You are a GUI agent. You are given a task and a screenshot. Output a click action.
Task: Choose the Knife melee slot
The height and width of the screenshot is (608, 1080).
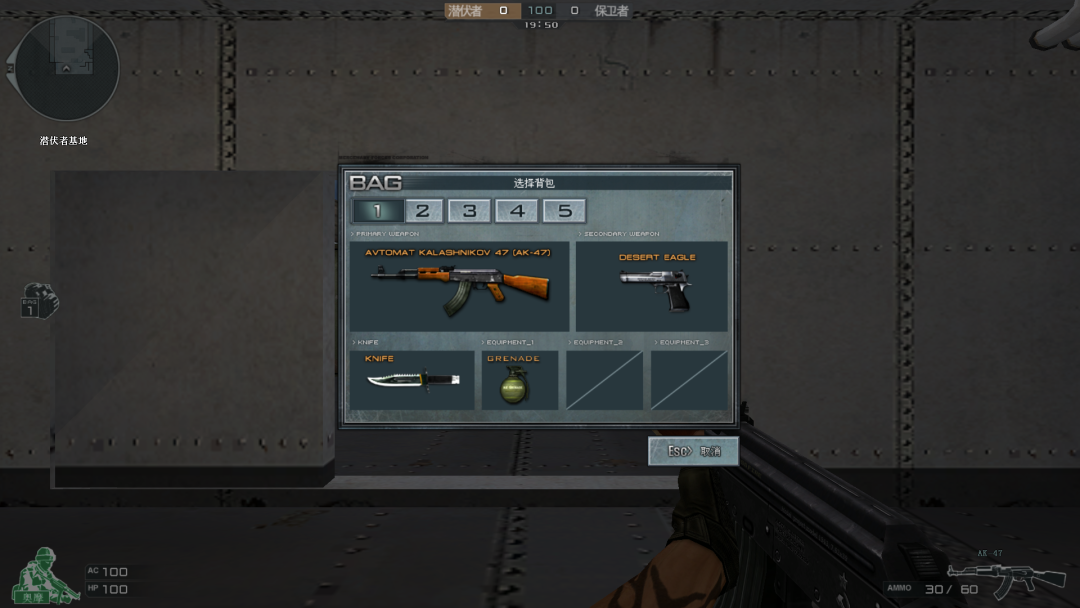tap(412, 379)
